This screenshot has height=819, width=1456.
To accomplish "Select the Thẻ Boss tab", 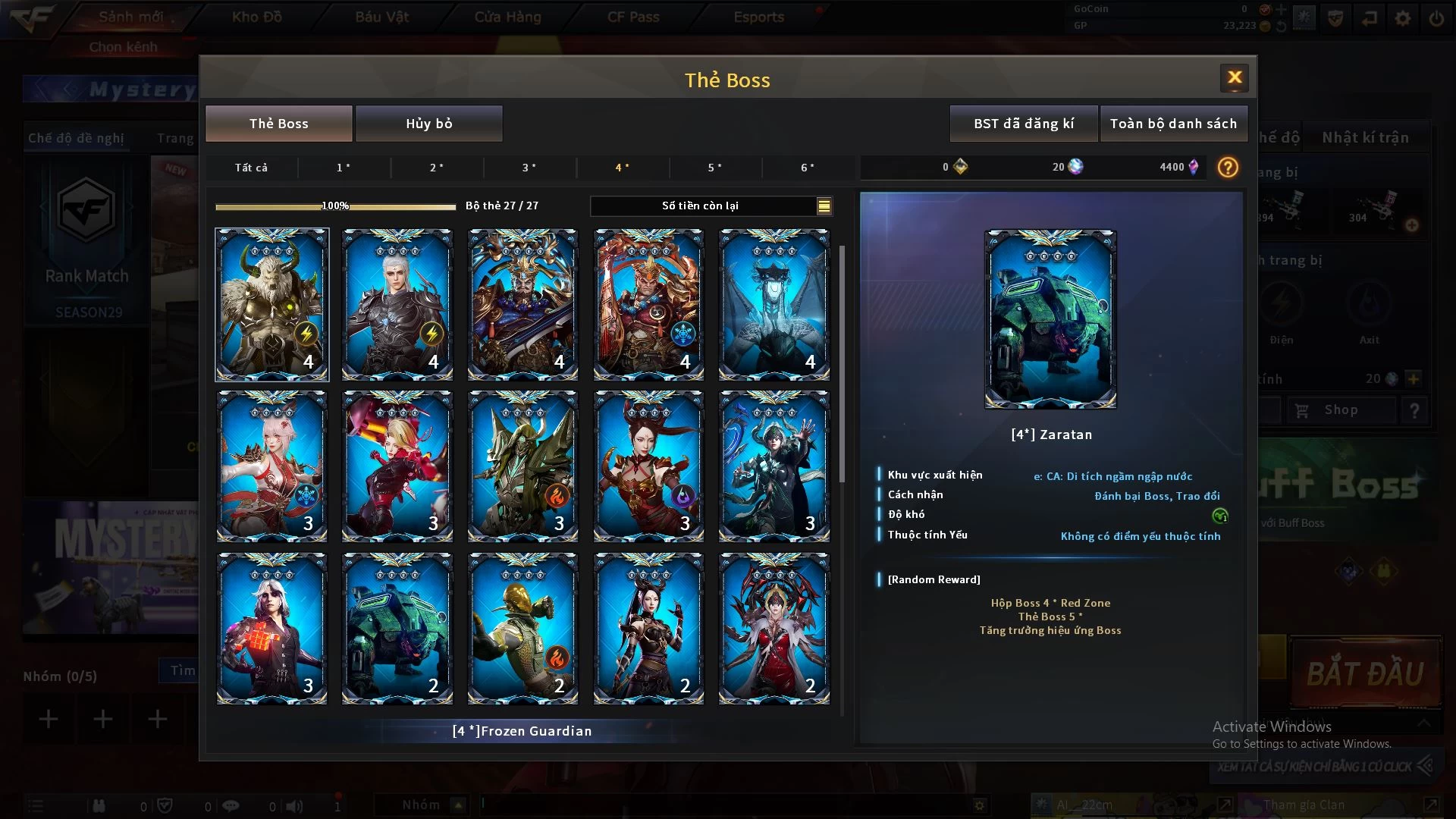I will [278, 124].
